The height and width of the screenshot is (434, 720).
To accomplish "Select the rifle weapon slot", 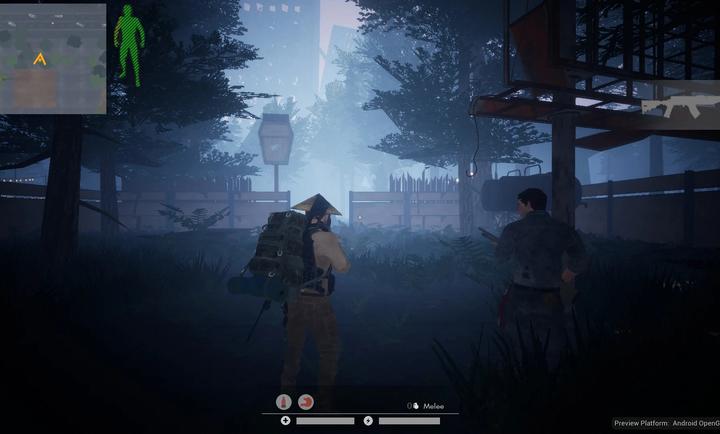I will point(670,107).
